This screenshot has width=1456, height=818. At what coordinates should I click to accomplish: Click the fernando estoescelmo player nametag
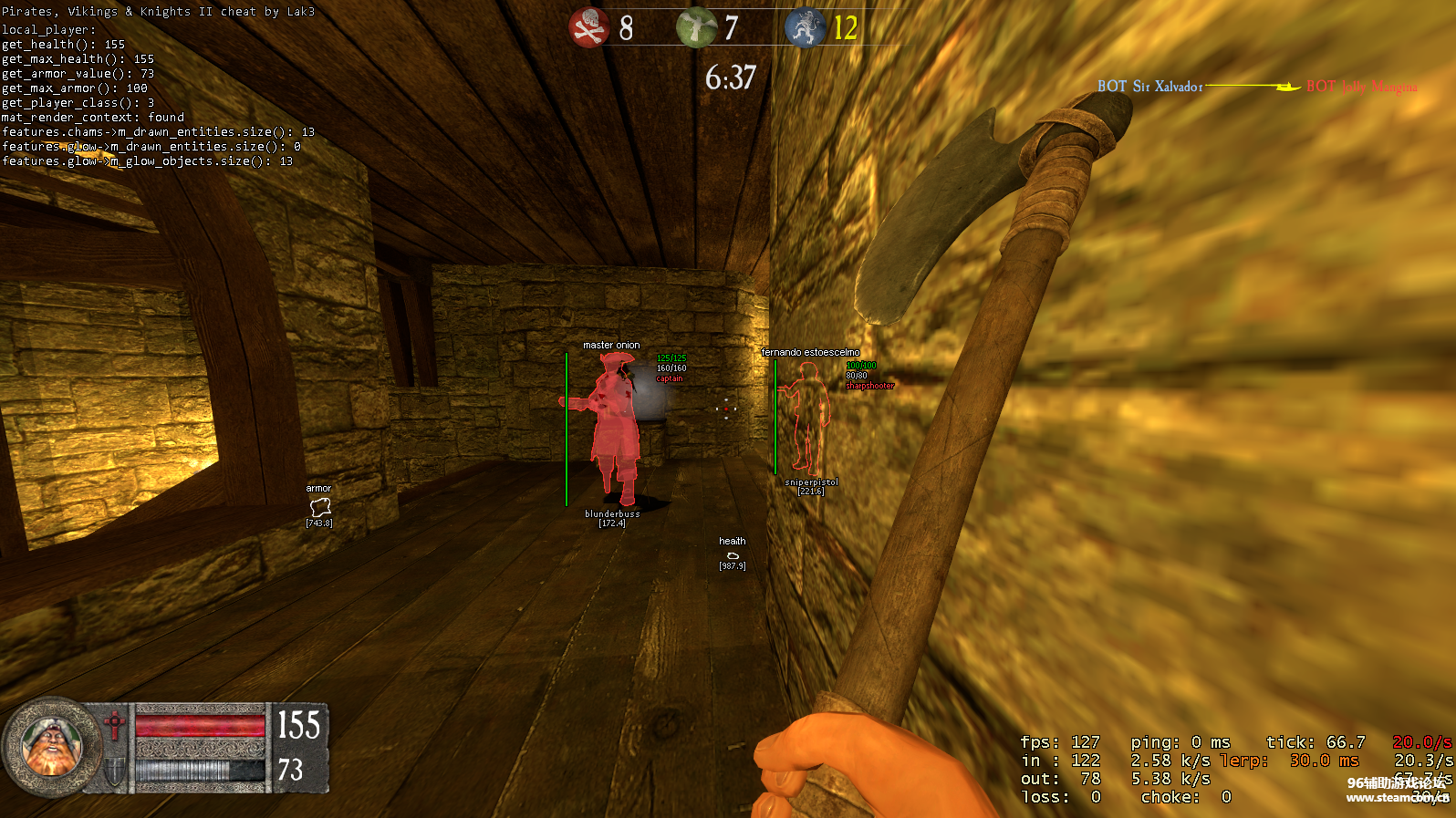click(810, 352)
